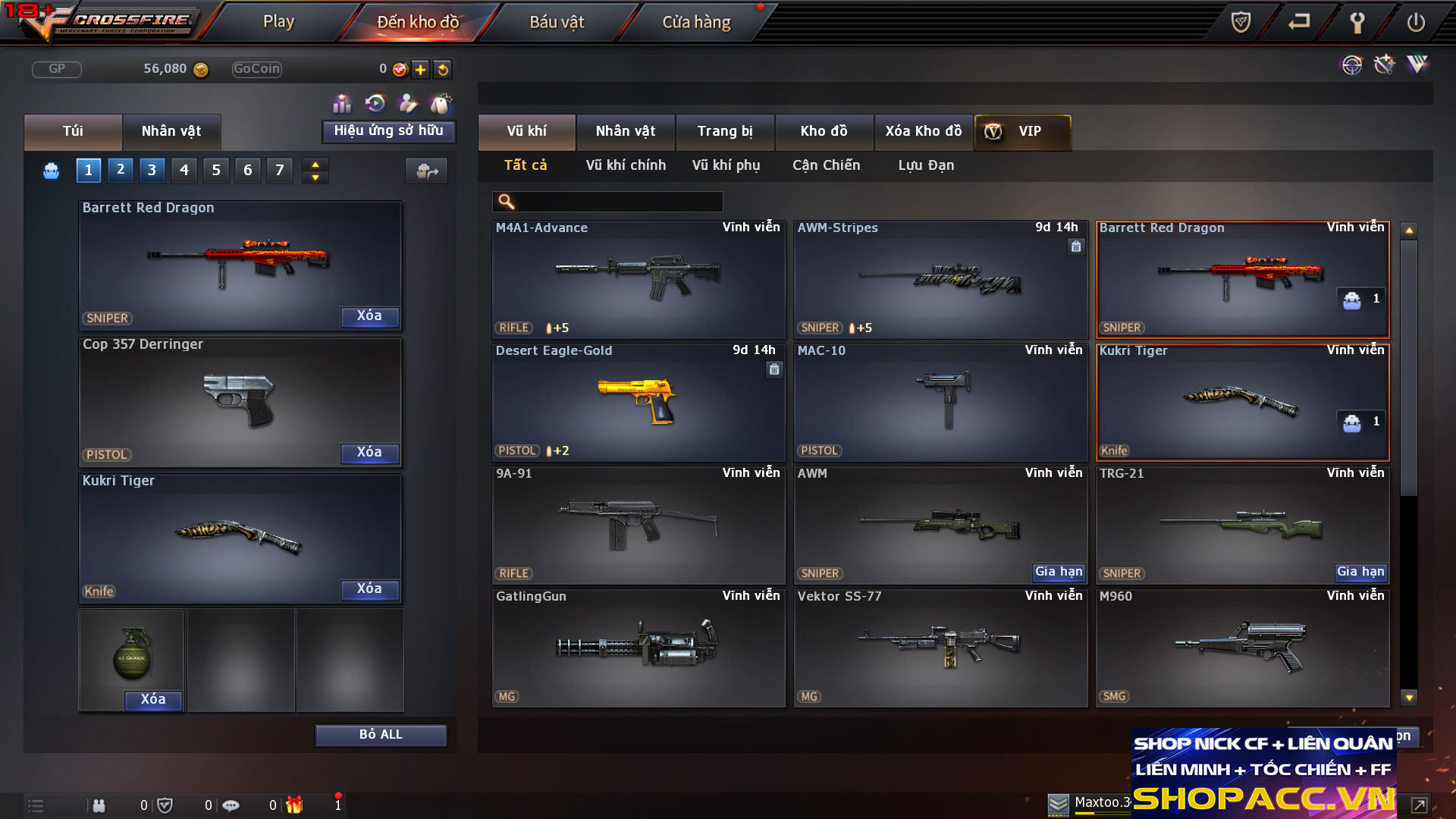Remove Cop 357 Derringer with Xóa
Image resolution: width=1456 pixels, height=819 pixels.
pyautogui.click(x=369, y=453)
